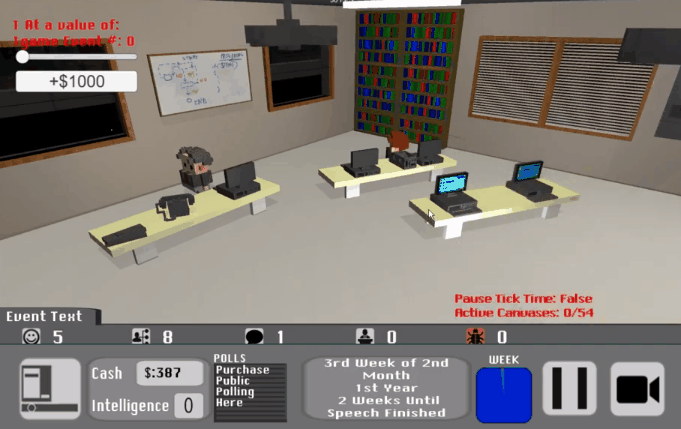Toggle the camera view button
Viewport: 681px width, 429px height.
click(637, 388)
